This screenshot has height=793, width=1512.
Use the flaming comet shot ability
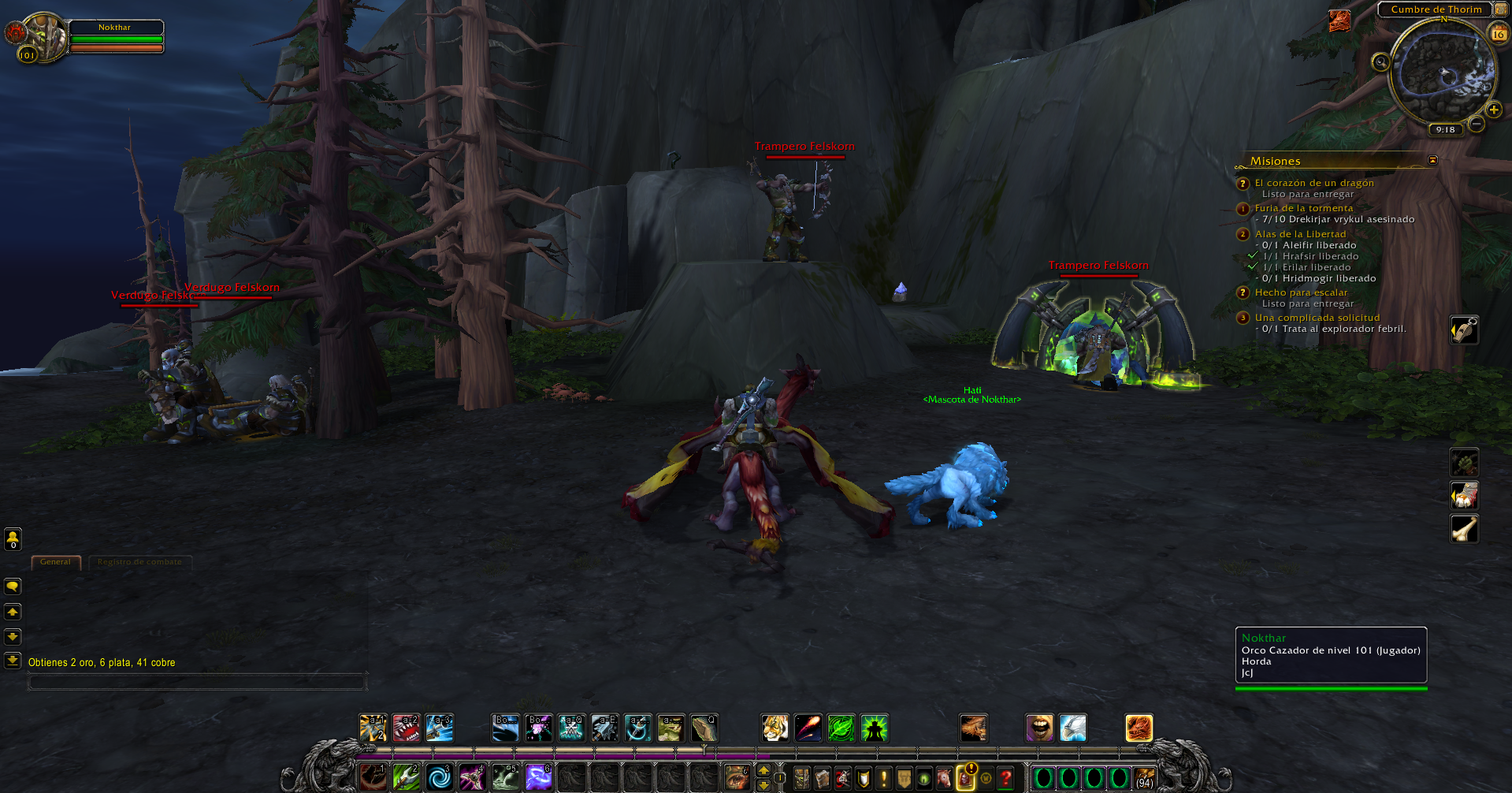808,728
